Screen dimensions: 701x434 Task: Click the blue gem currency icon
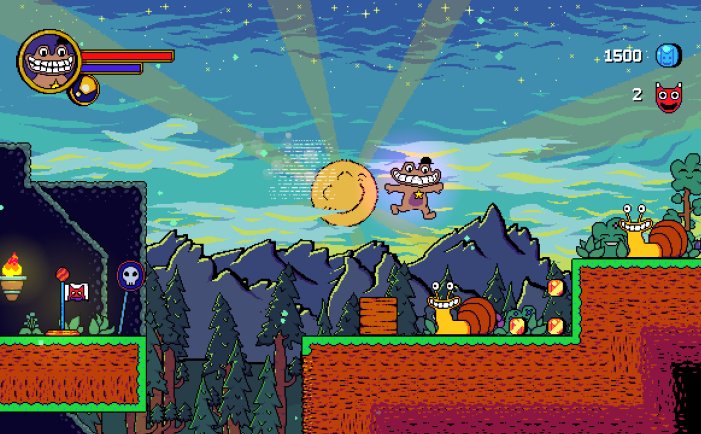point(666,55)
